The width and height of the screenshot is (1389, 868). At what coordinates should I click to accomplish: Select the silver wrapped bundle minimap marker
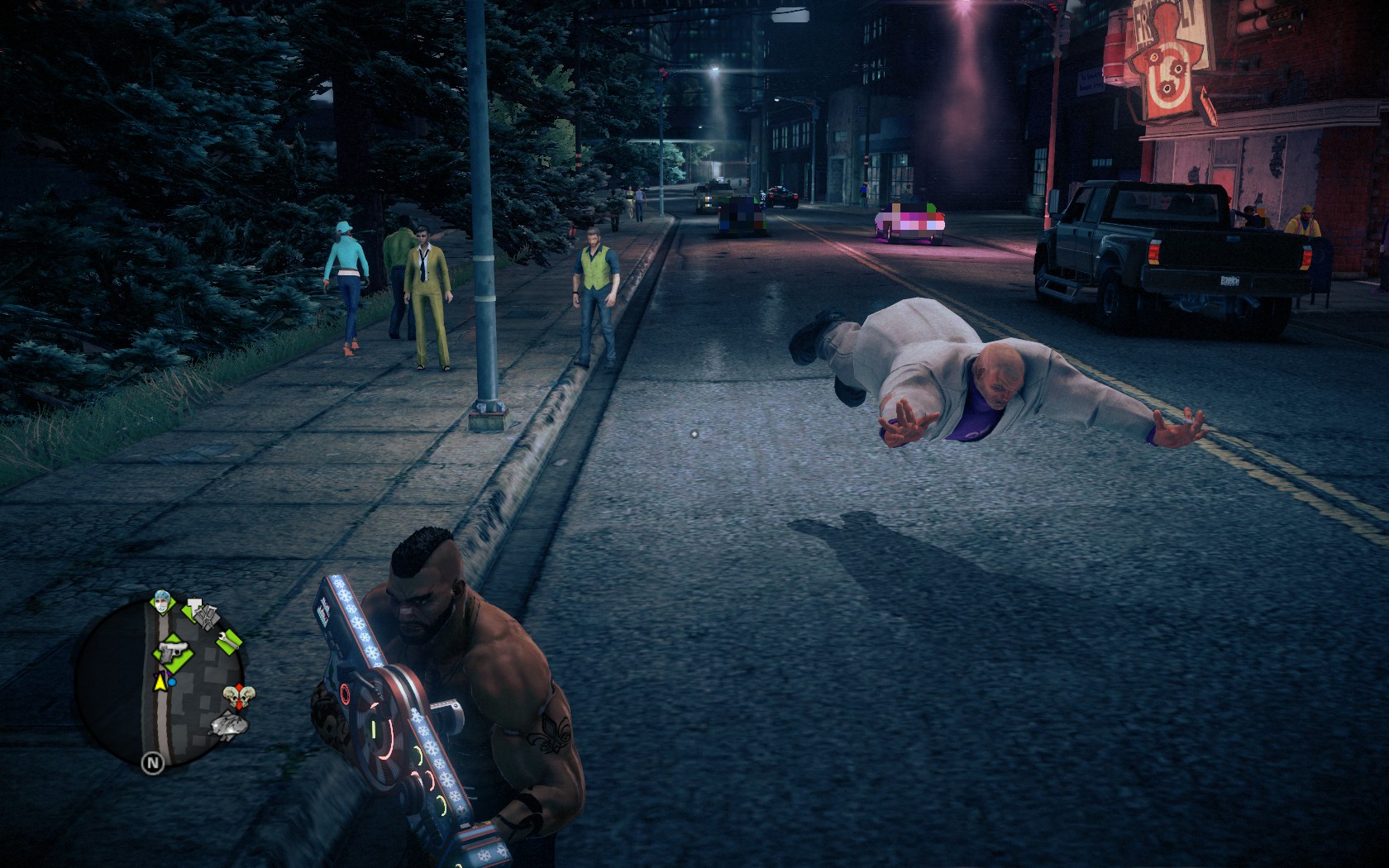pyautogui.click(x=229, y=725)
